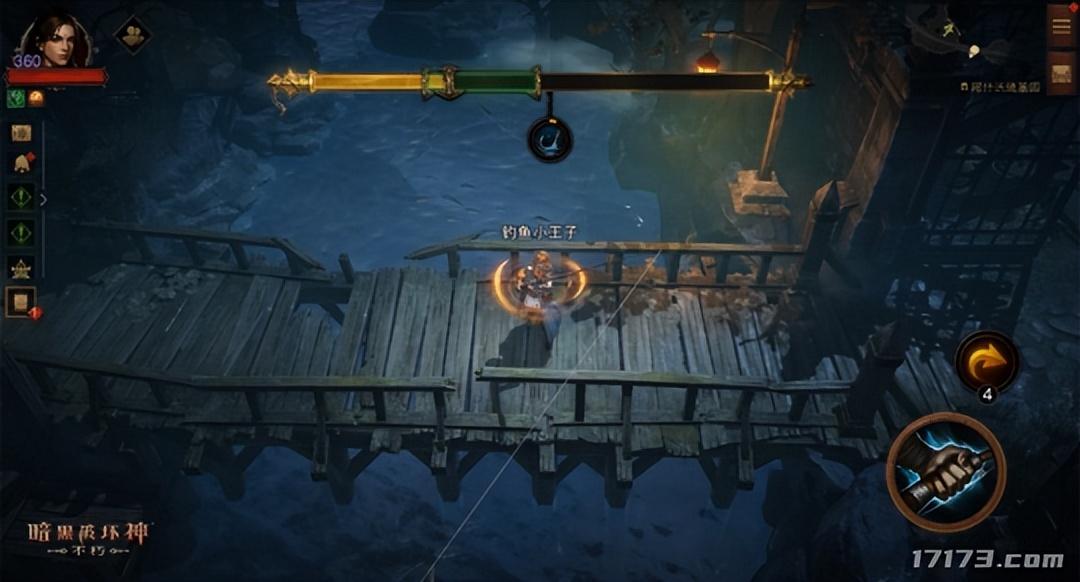This screenshot has height=582, width=1080.
Task: Select the bell notification icon
Action: point(20,163)
